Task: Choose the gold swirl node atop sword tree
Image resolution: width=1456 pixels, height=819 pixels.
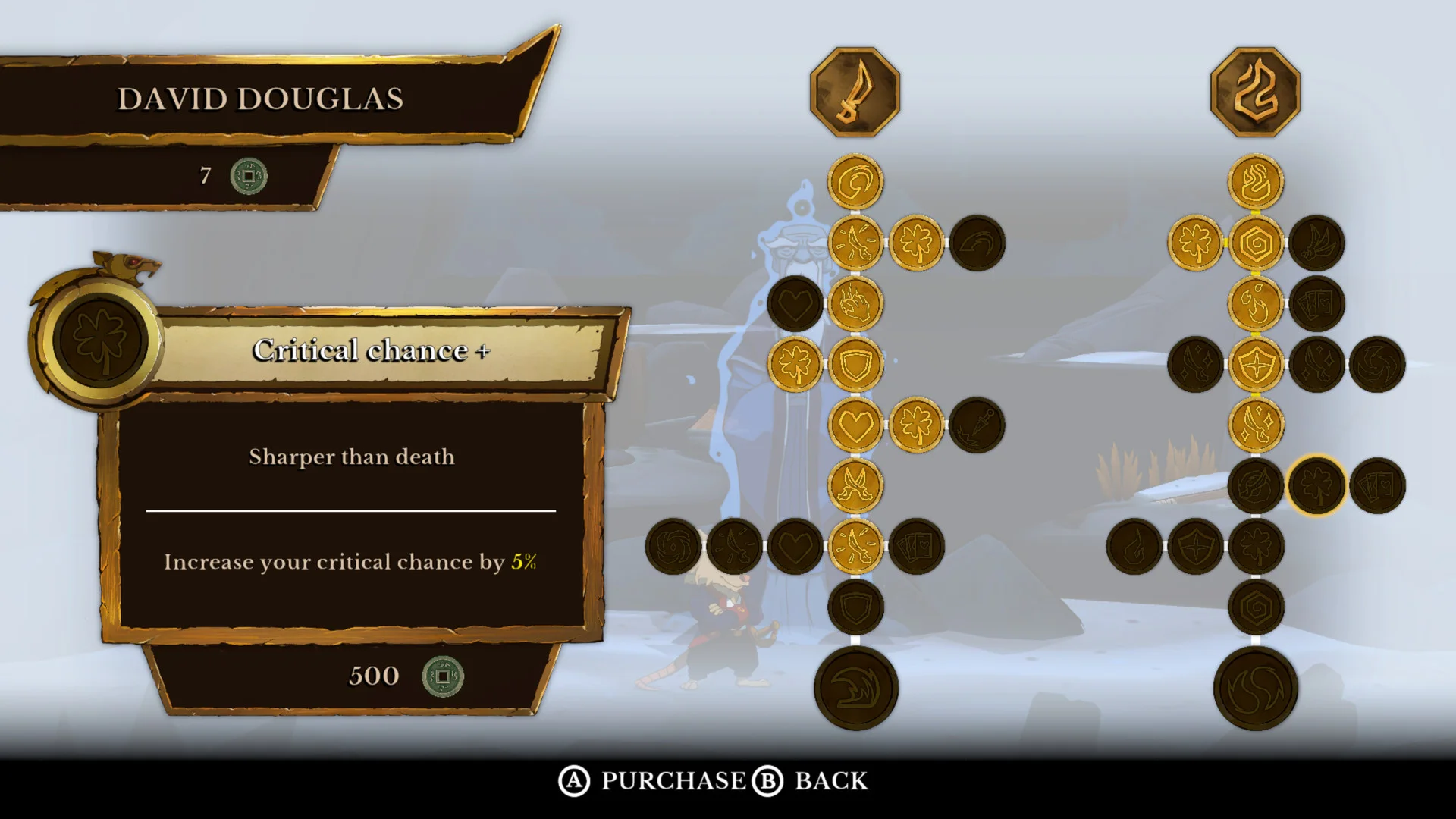Action: 855,182
